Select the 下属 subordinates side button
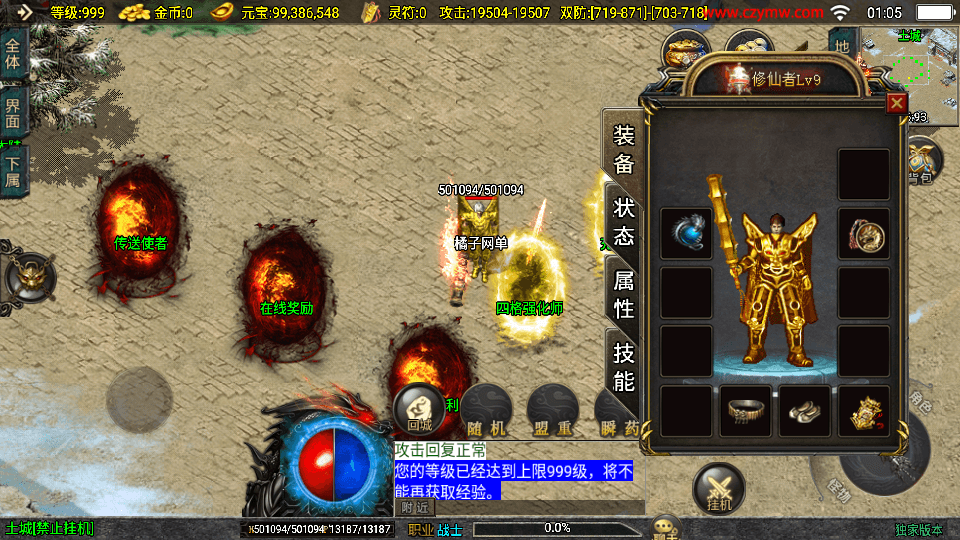The height and width of the screenshot is (540, 960). pyautogui.click(x=13, y=171)
